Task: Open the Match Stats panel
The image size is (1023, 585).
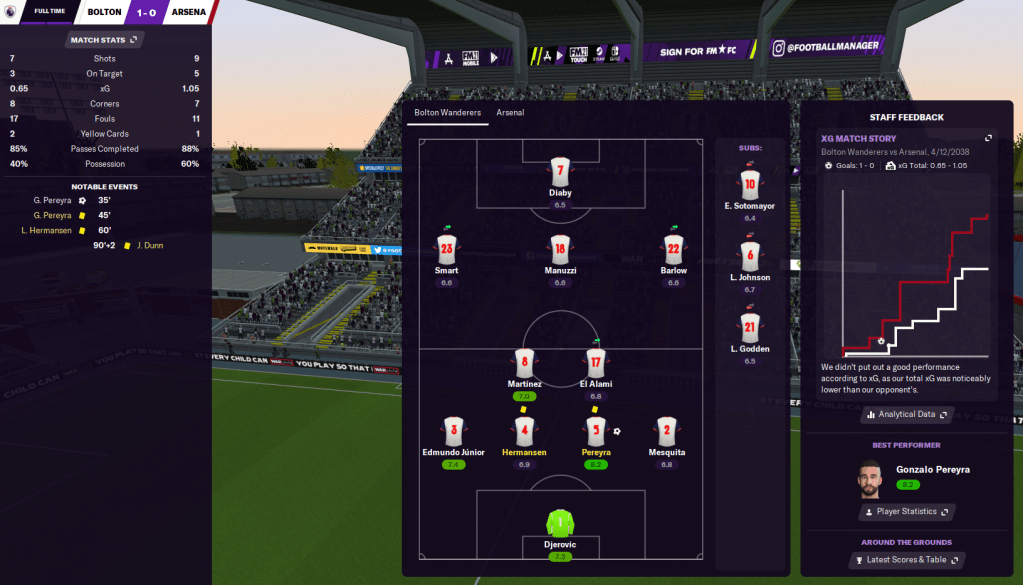Action: 104,40
